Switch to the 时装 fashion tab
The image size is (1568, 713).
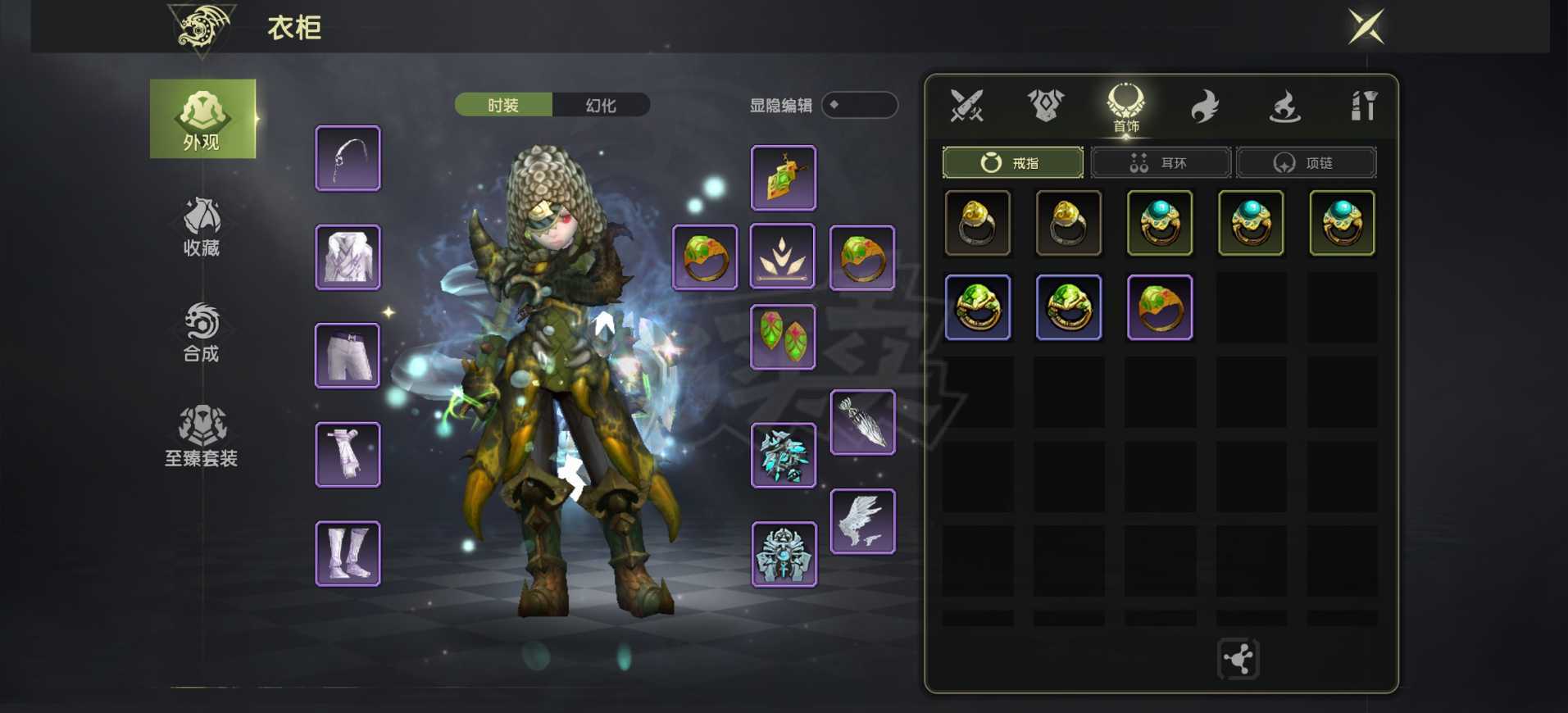[x=503, y=105]
